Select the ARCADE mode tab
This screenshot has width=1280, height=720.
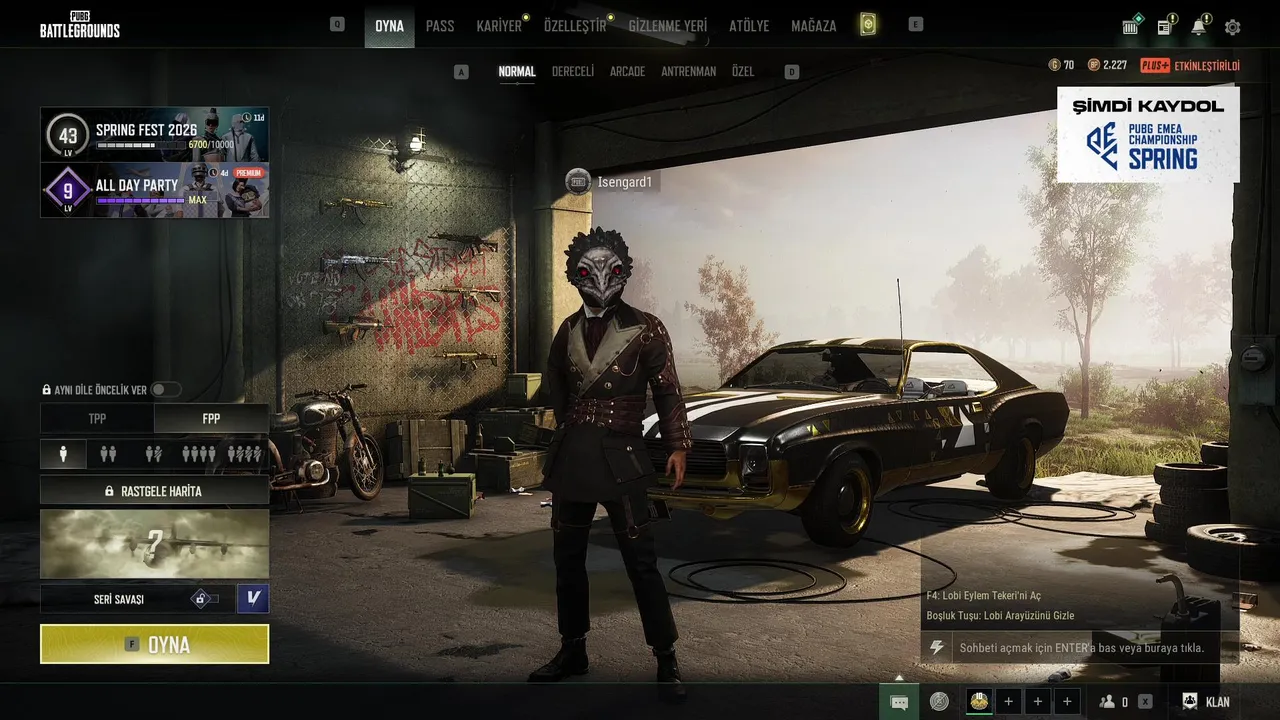[627, 72]
